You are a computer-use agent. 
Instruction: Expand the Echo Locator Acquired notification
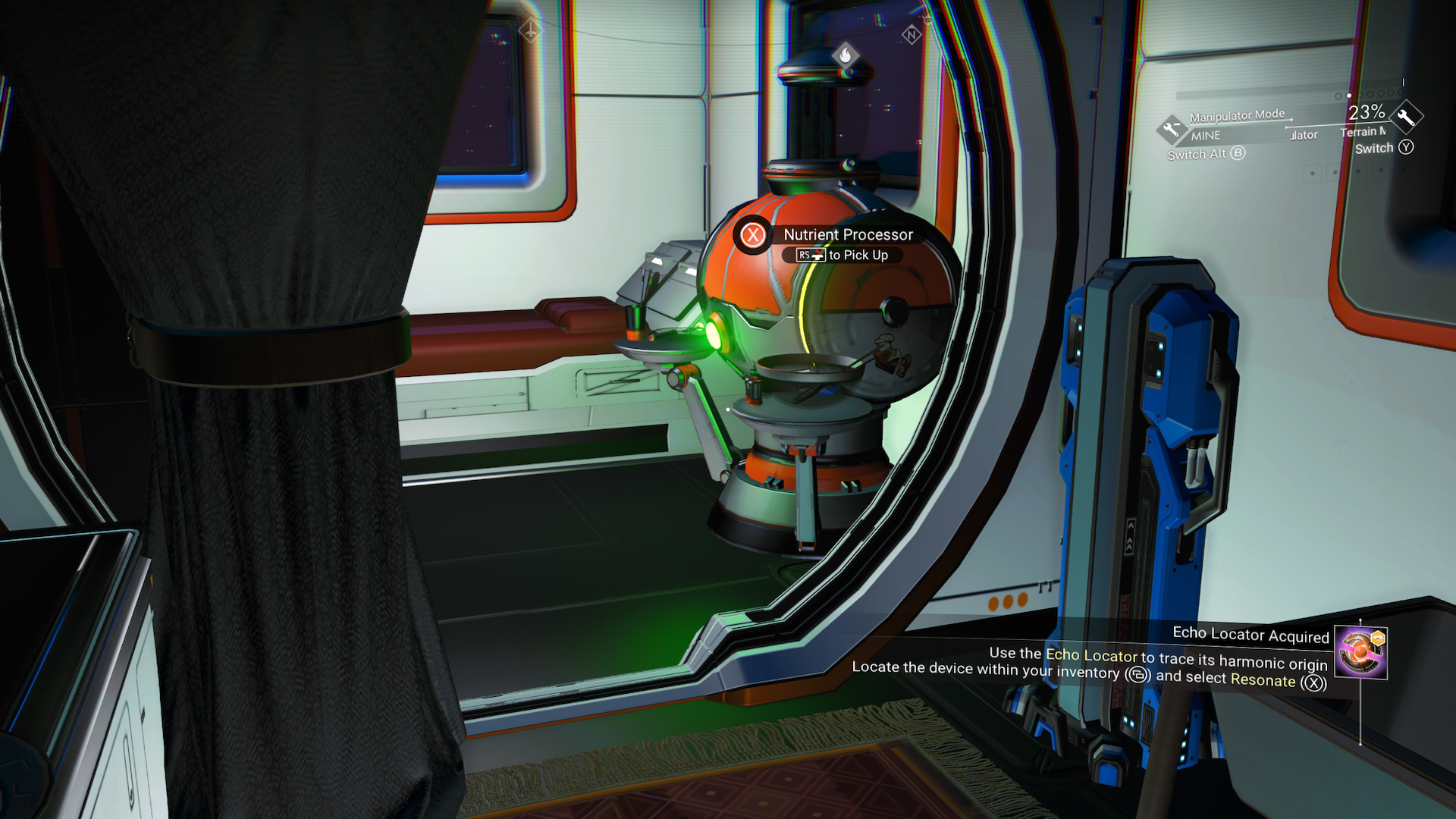(x=1252, y=635)
